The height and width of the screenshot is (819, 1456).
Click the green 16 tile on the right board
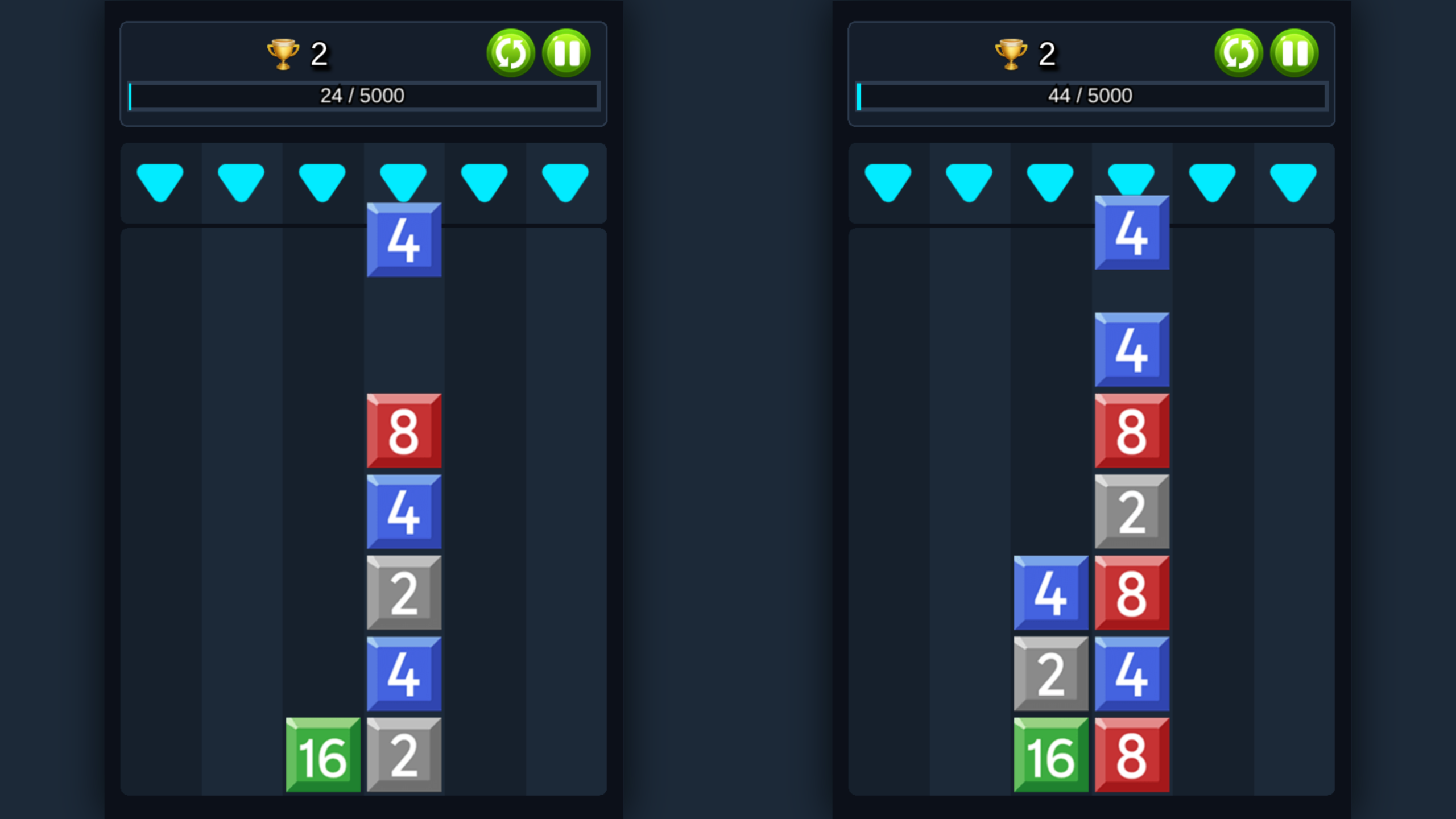coord(1052,756)
